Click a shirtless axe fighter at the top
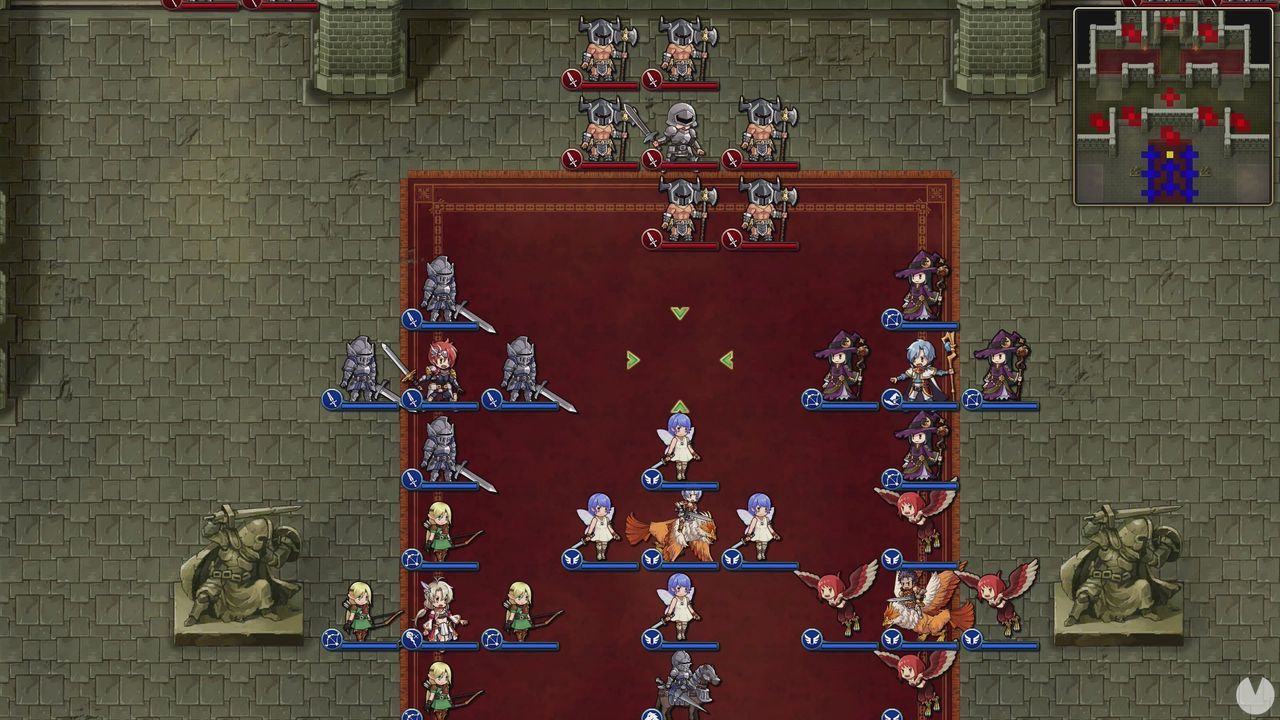Image resolution: width=1280 pixels, height=720 pixels. tap(600, 45)
